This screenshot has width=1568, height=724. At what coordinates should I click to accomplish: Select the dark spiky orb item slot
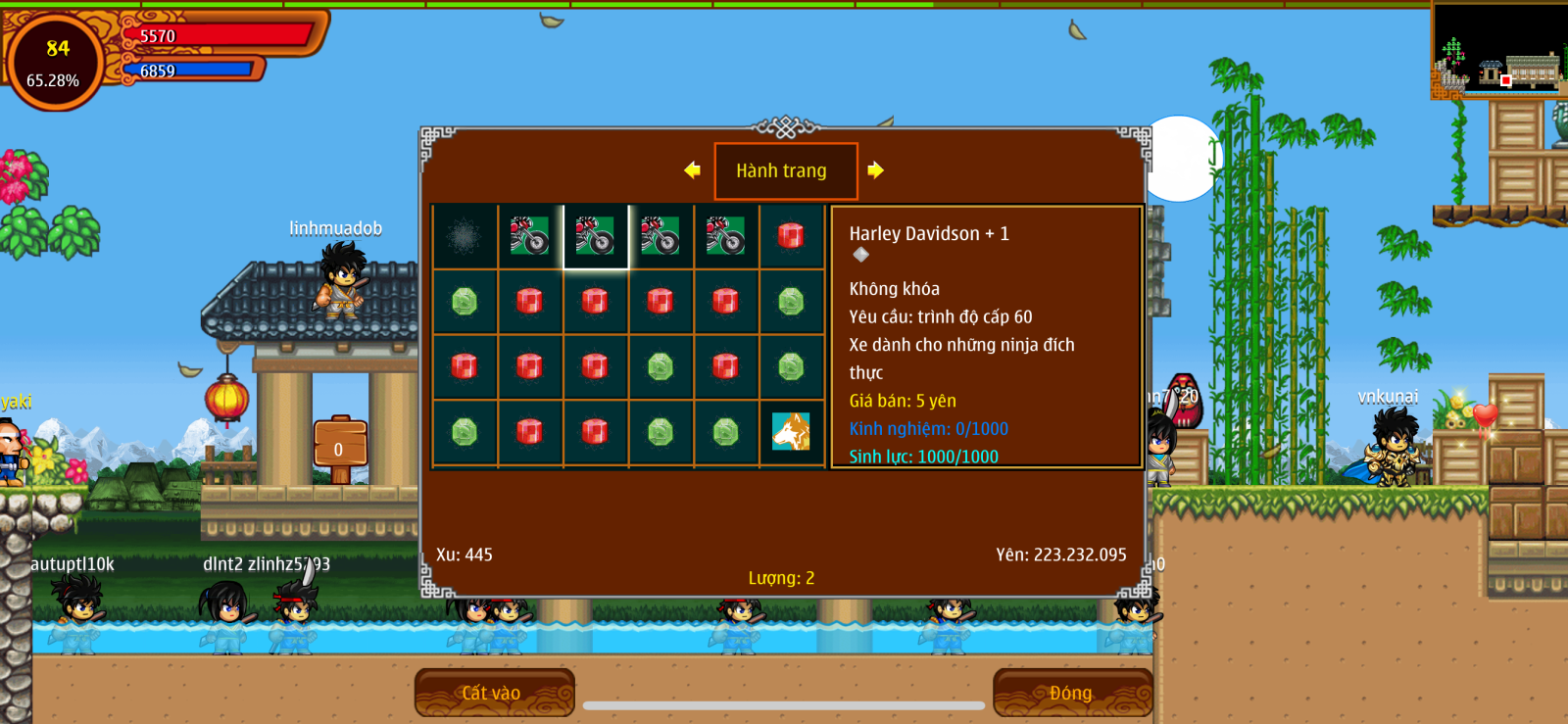(x=465, y=236)
